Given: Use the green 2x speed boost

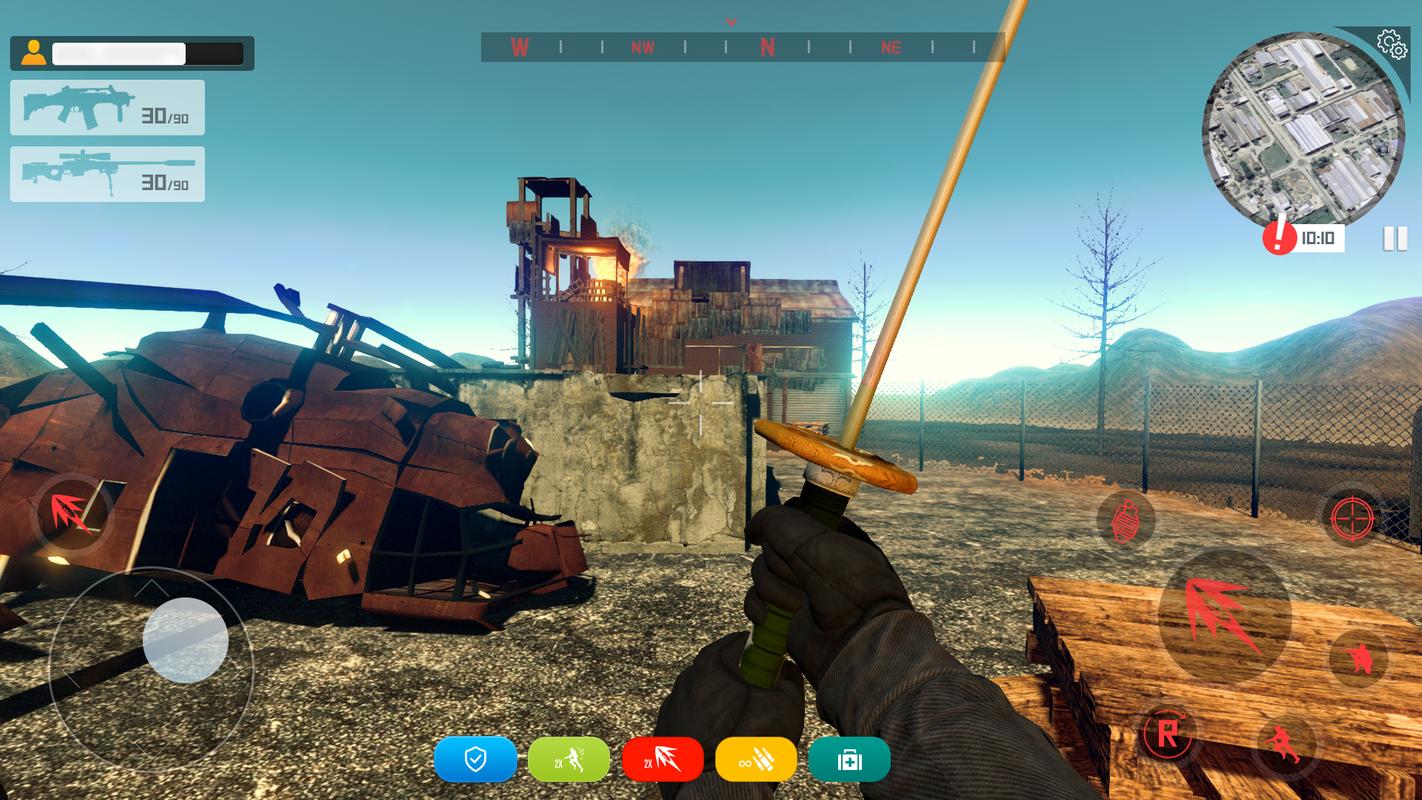Looking at the screenshot, I should [x=568, y=760].
